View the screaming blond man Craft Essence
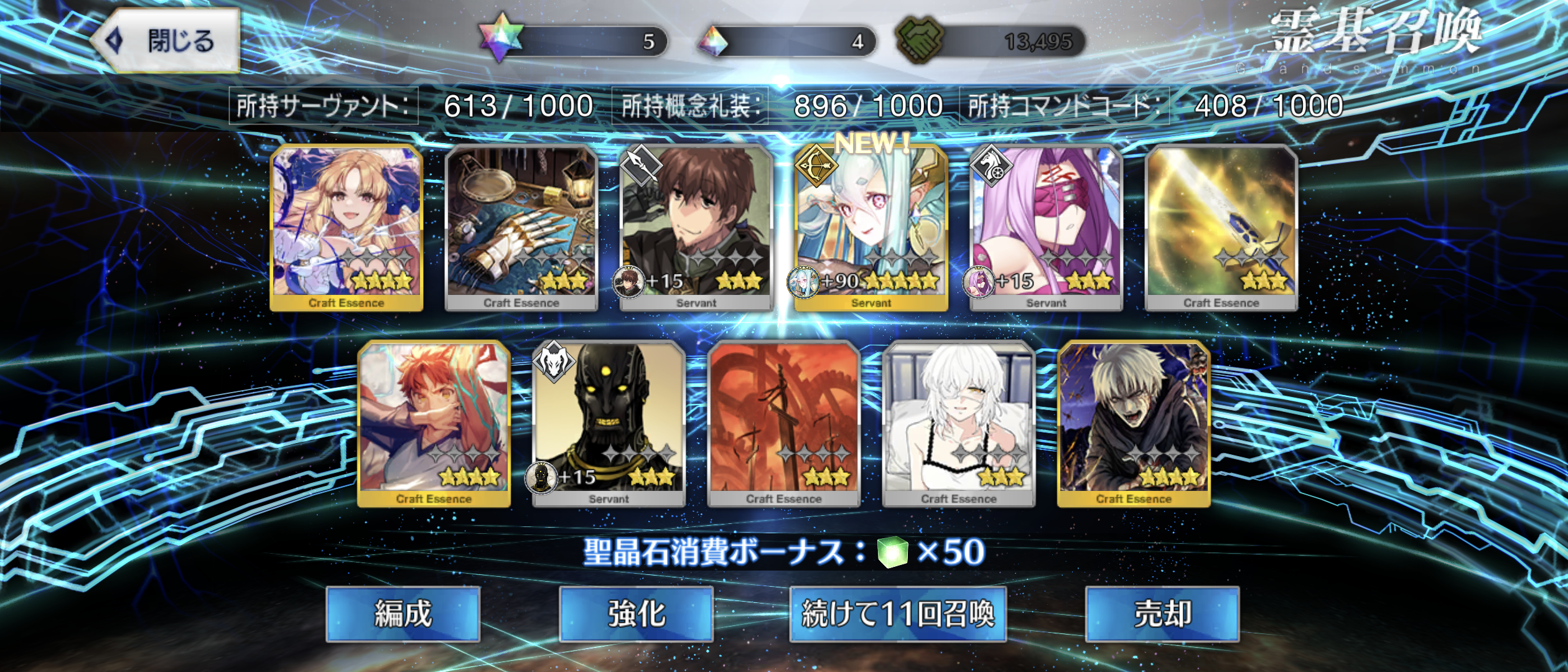The width and height of the screenshot is (1568, 672). [x=1134, y=423]
